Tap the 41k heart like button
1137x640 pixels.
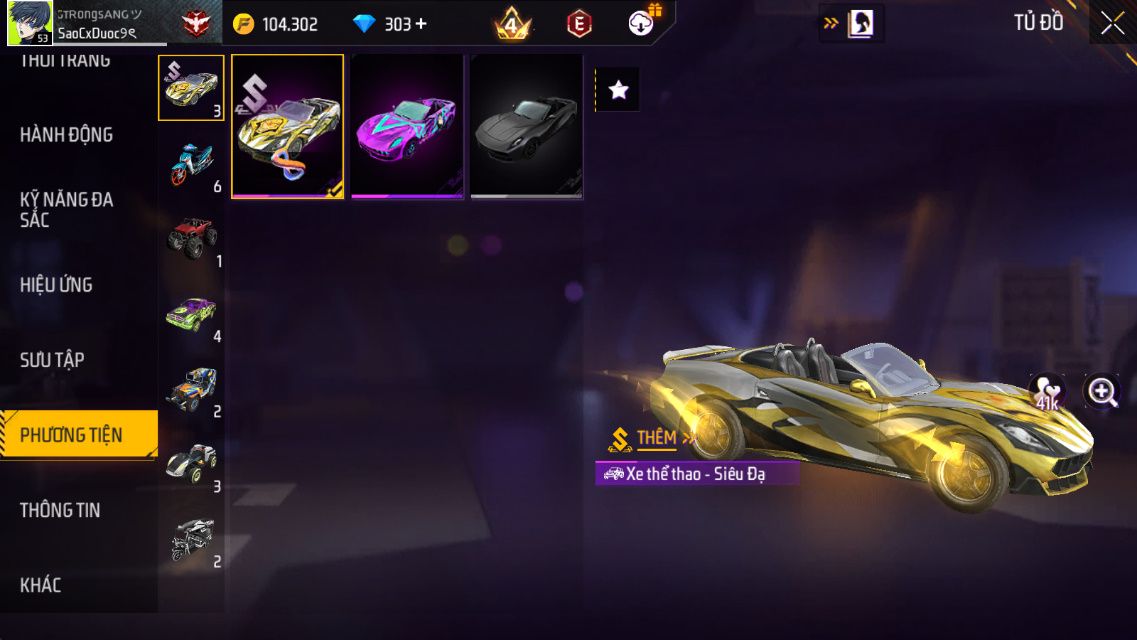point(1047,392)
